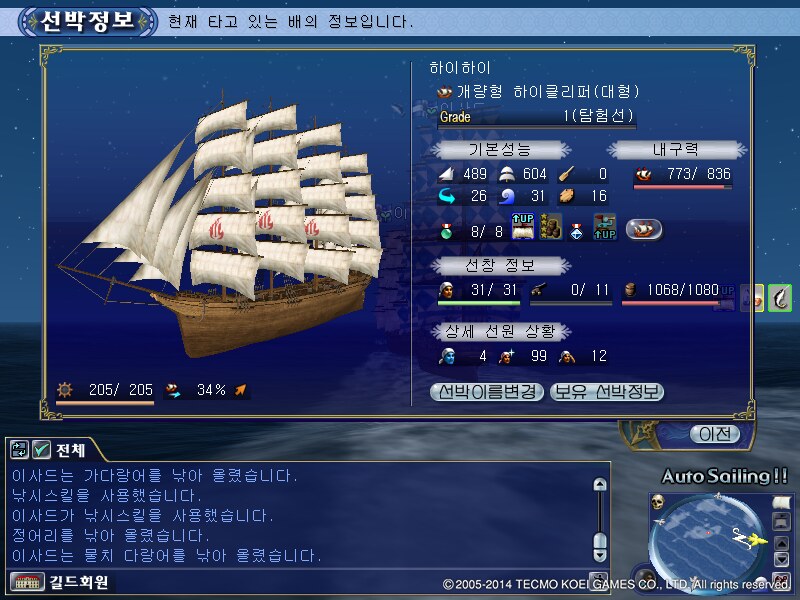Click the chat swap arrows icon

tap(20, 450)
